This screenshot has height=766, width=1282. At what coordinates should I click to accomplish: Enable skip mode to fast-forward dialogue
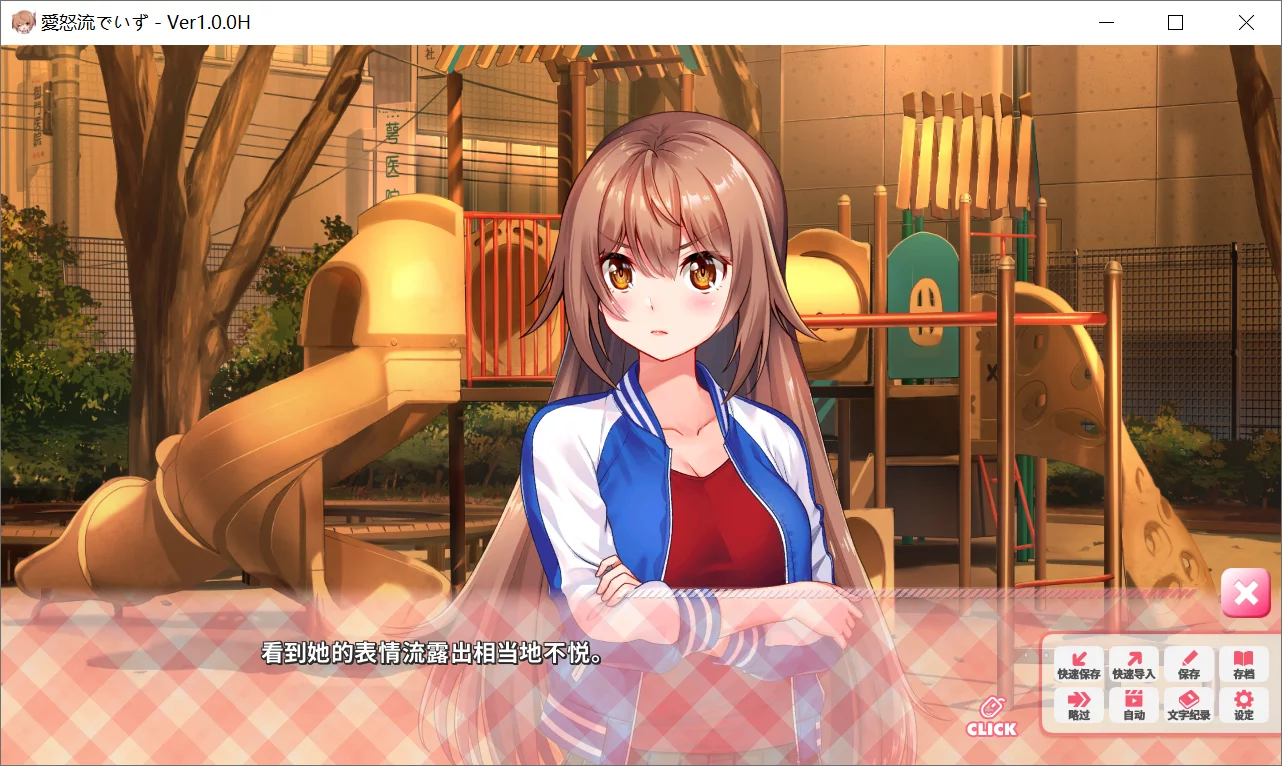(x=1078, y=704)
